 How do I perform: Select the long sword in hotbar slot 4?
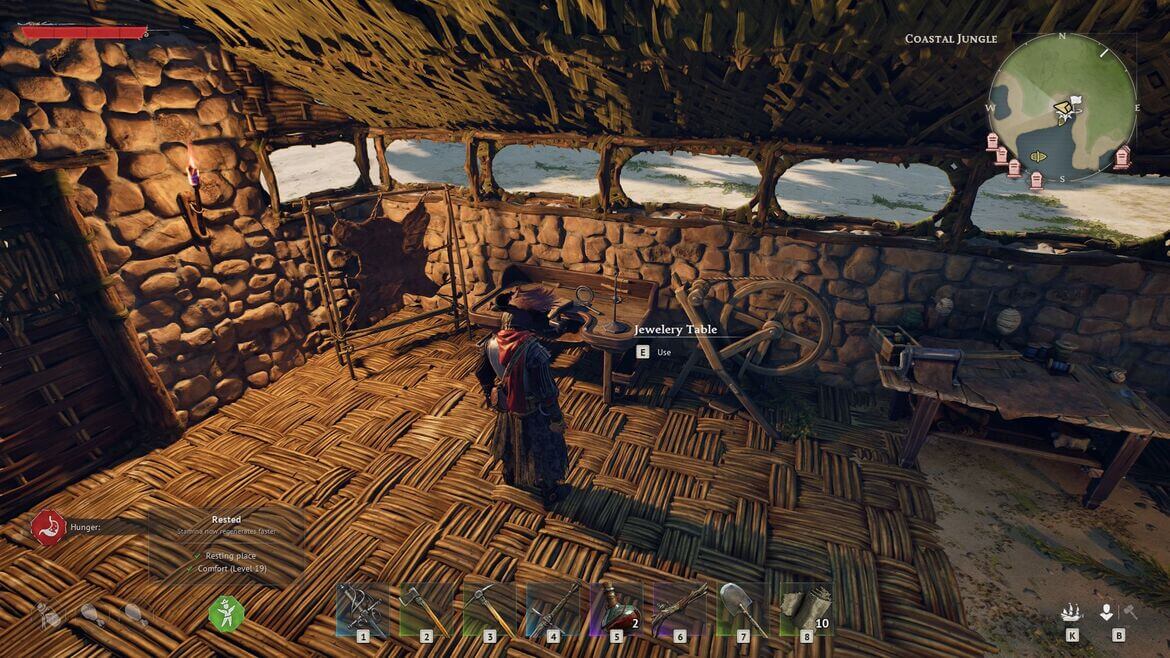click(x=553, y=608)
